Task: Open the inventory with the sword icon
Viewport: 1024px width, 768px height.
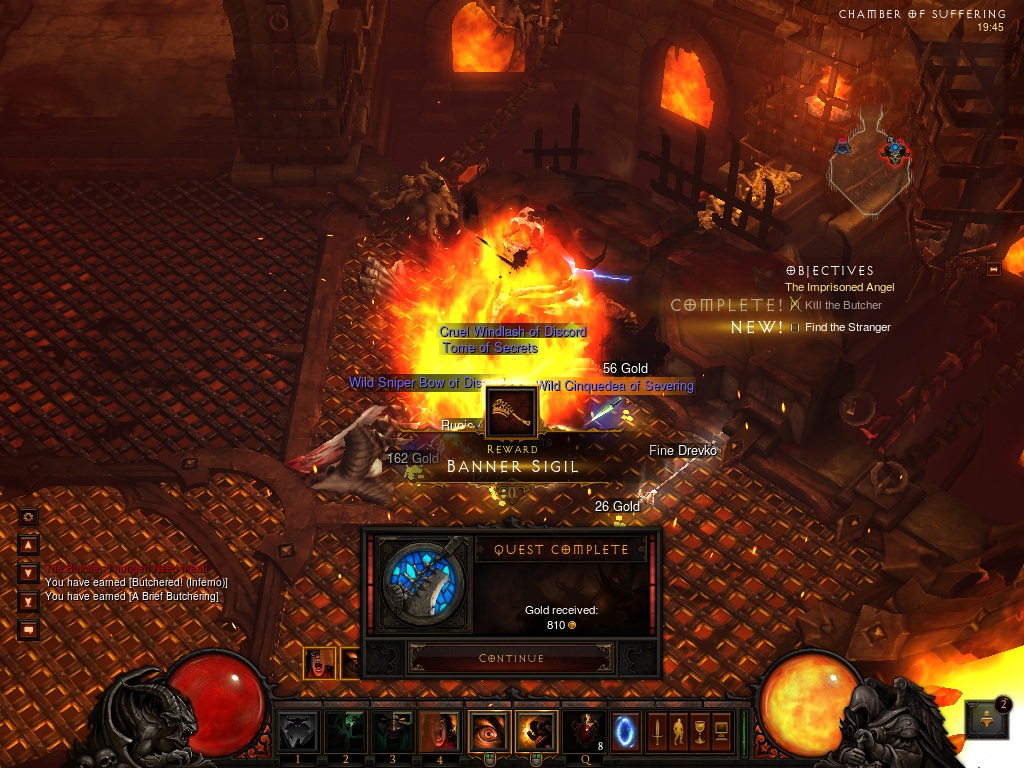Action: tap(658, 732)
